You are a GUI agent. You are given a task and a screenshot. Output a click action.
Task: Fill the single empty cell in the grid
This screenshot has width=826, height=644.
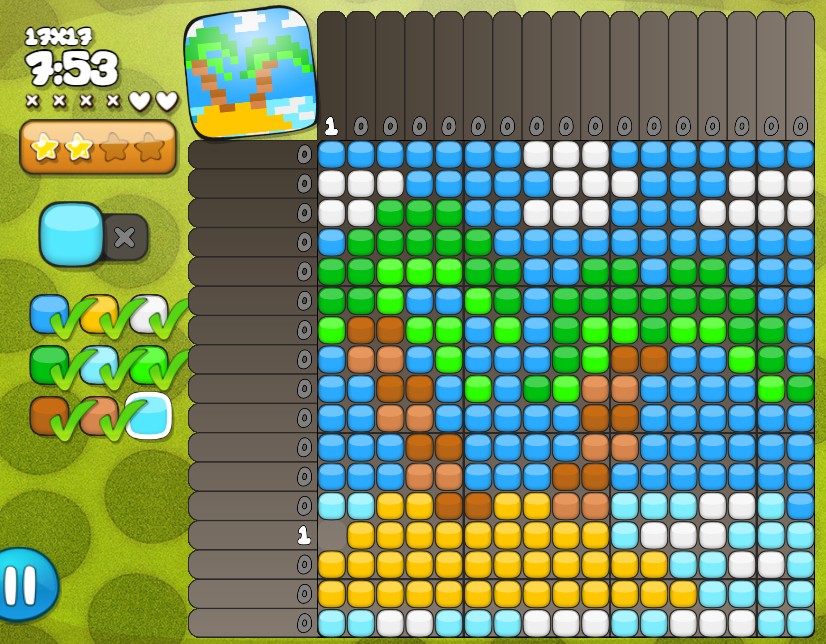point(332,536)
